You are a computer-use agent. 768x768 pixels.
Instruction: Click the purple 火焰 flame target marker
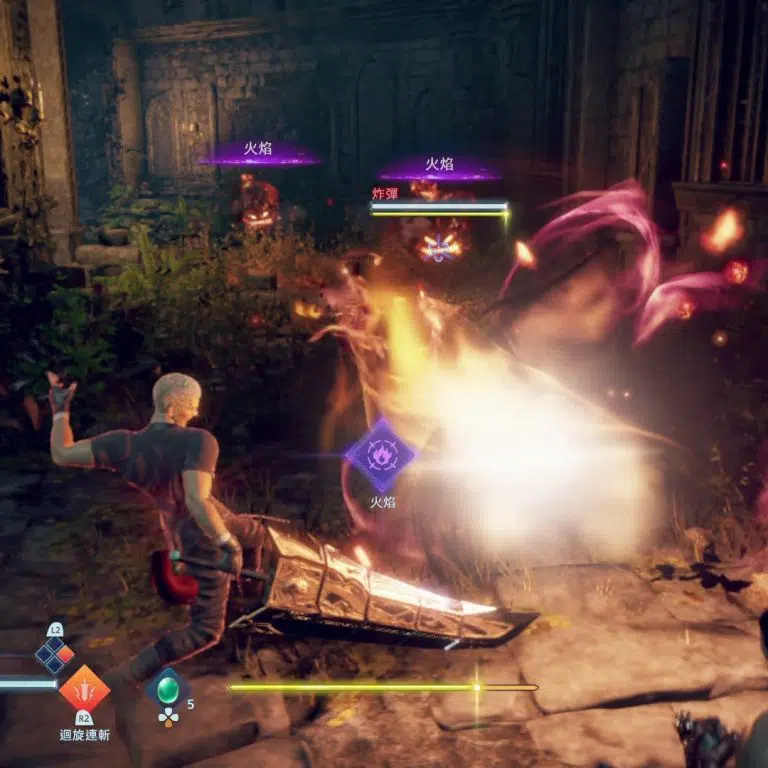[x=381, y=456]
